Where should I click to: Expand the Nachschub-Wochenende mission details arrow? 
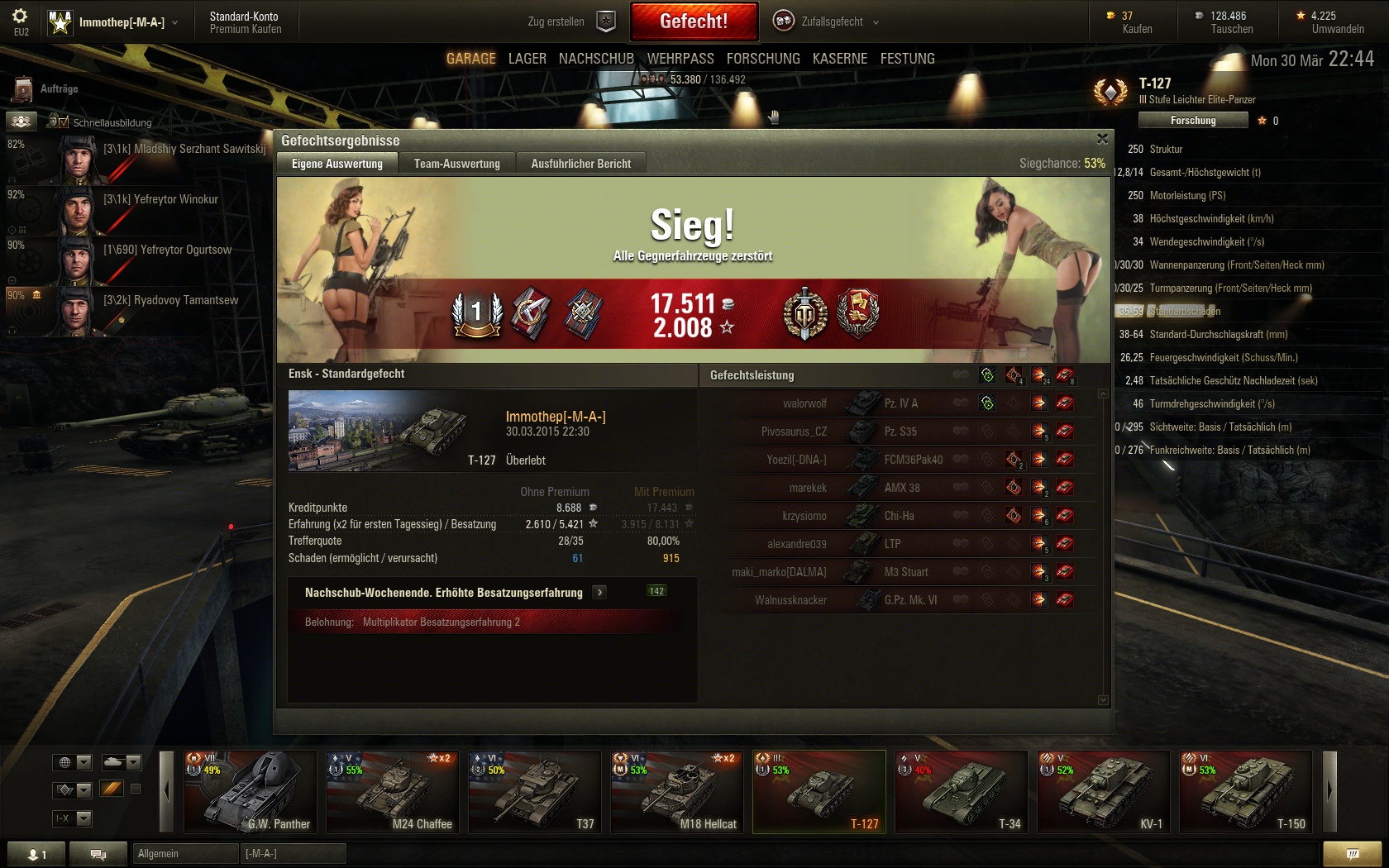click(x=599, y=593)
